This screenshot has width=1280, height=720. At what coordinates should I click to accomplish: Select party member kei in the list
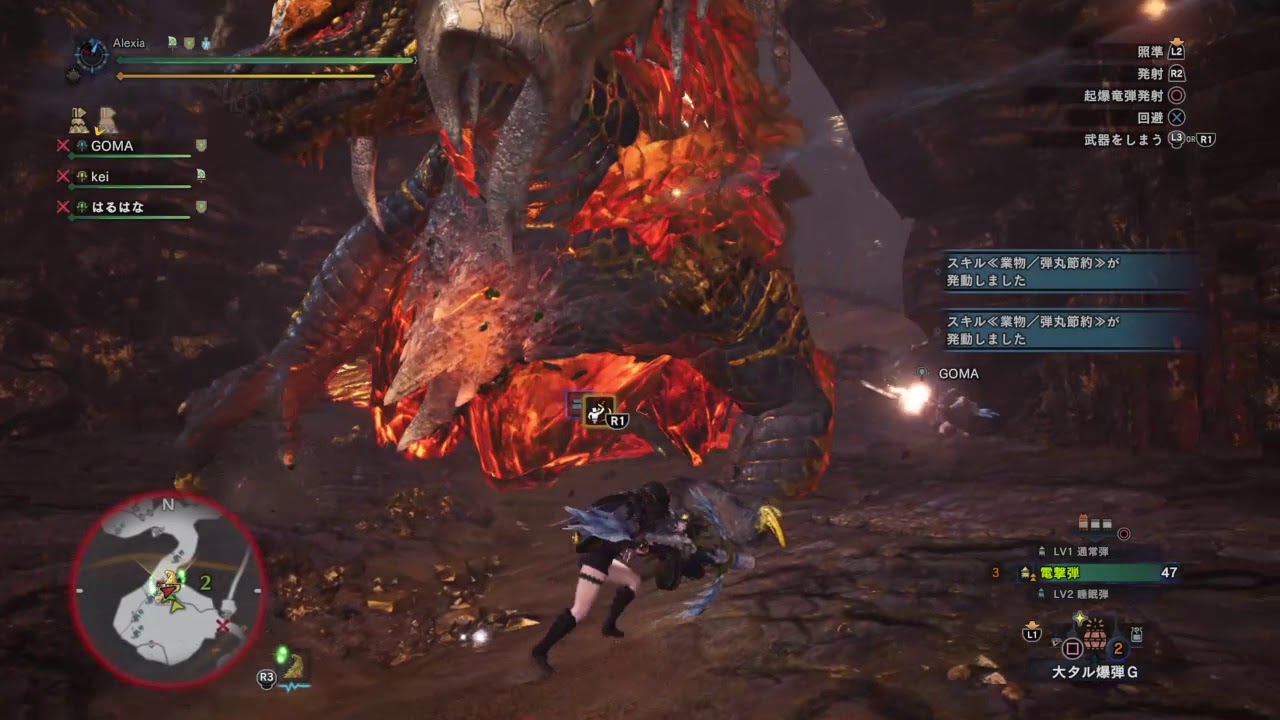pos(100,177)
